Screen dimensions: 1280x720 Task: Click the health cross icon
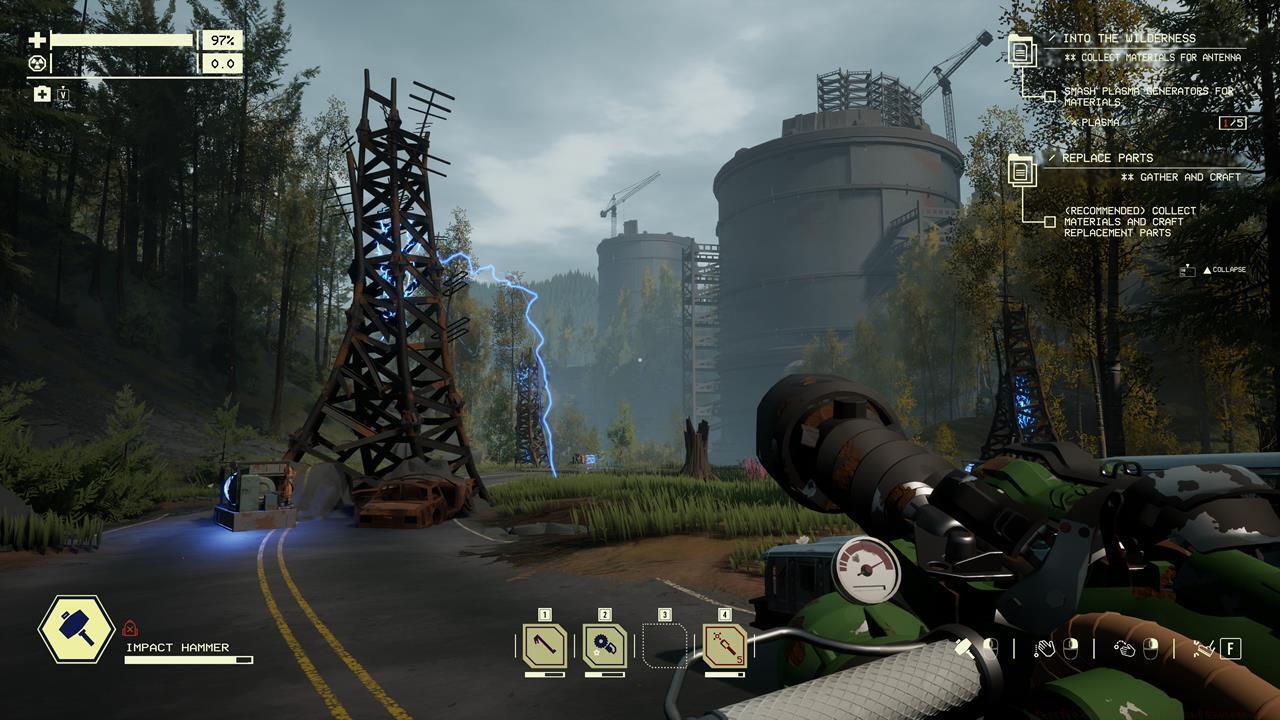[x=38, y=40]
